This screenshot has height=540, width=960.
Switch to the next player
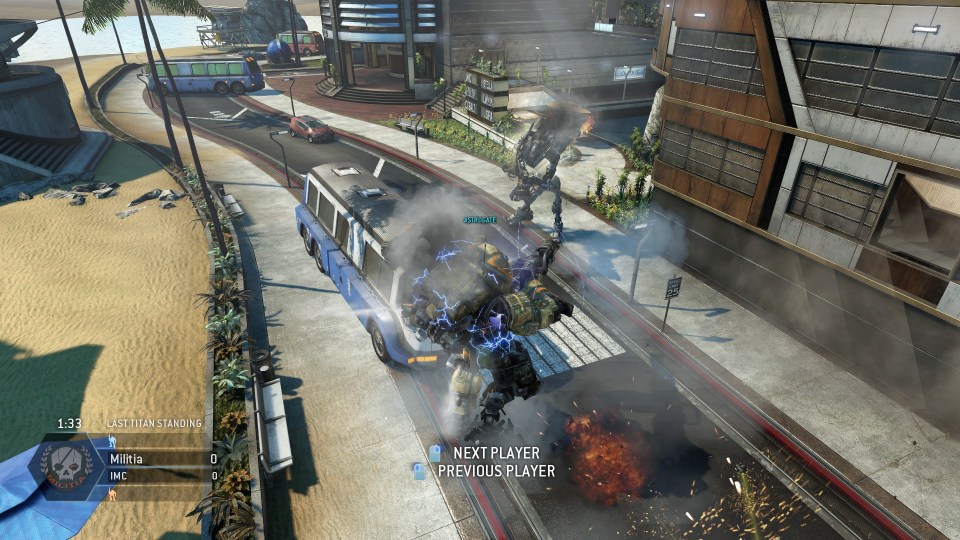(x=486, y=453)
